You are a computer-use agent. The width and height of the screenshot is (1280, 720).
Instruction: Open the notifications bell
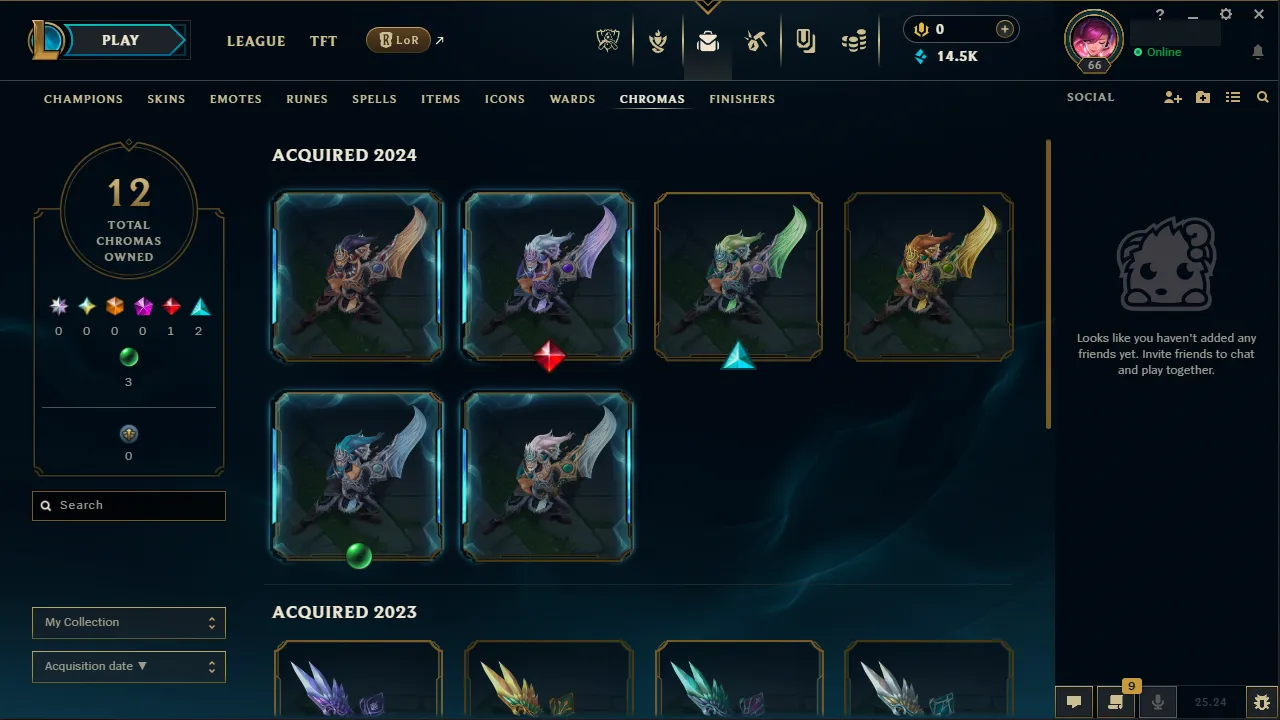point(1257,51)
